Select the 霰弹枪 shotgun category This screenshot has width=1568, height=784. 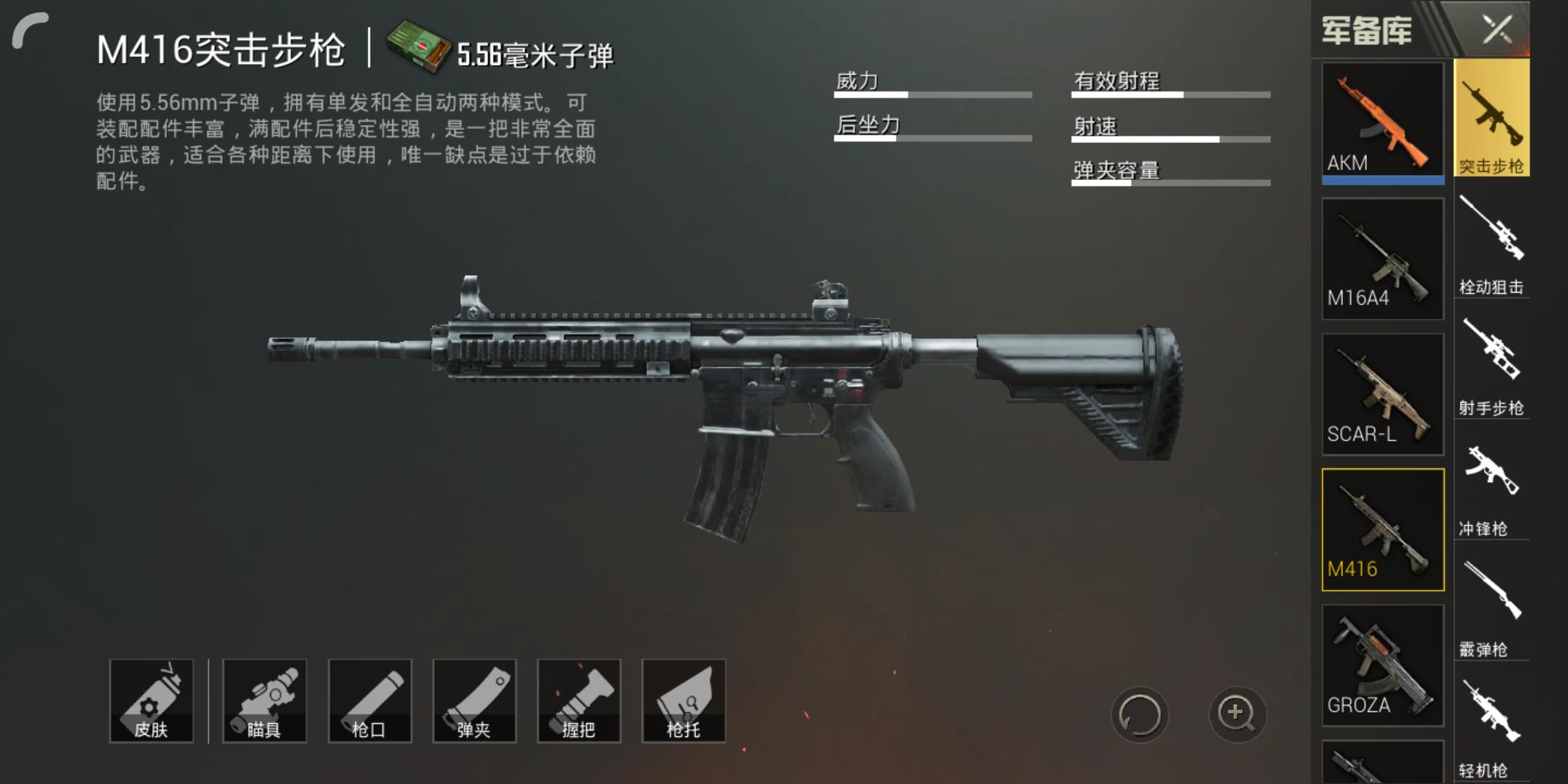(x=1491, y=608)
